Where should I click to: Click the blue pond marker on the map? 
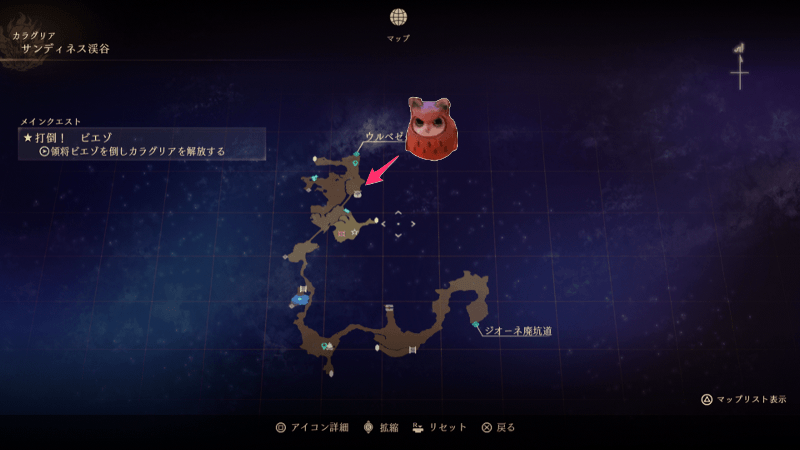300,299
